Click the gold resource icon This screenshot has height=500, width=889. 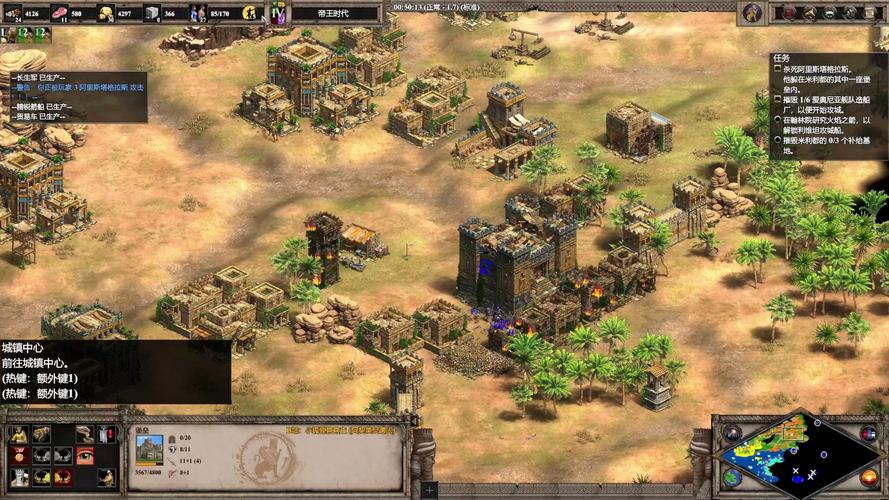(106, 13)
